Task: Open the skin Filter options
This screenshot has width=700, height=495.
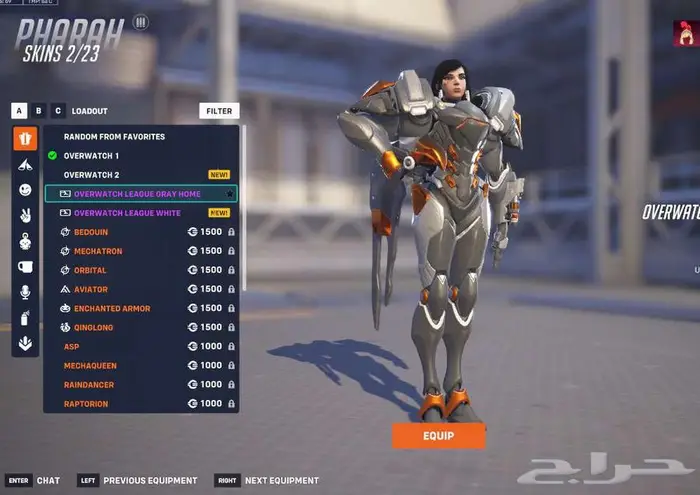Action: (x=219, y=111)
